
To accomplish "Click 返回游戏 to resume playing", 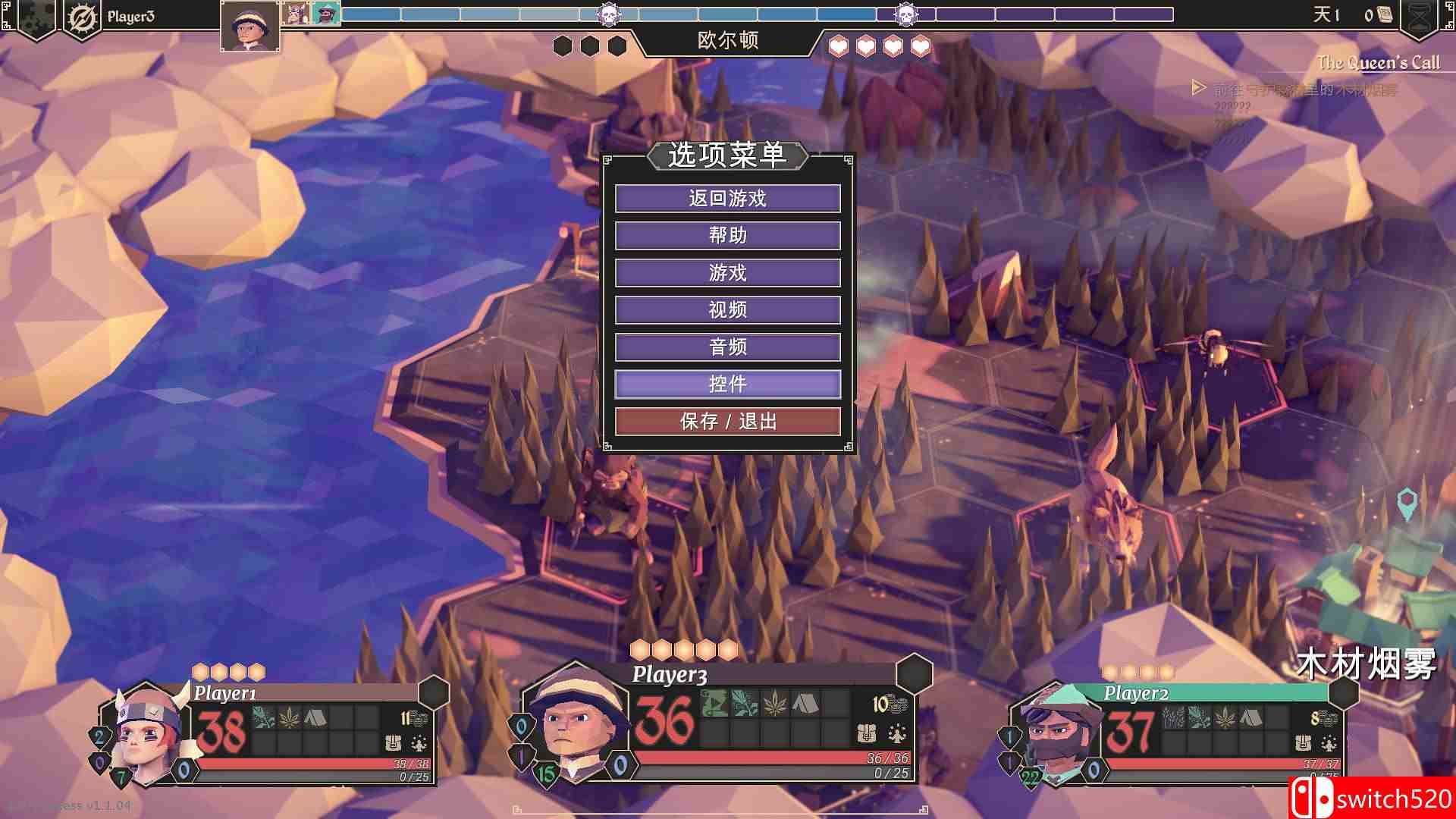I will (728, 198).
